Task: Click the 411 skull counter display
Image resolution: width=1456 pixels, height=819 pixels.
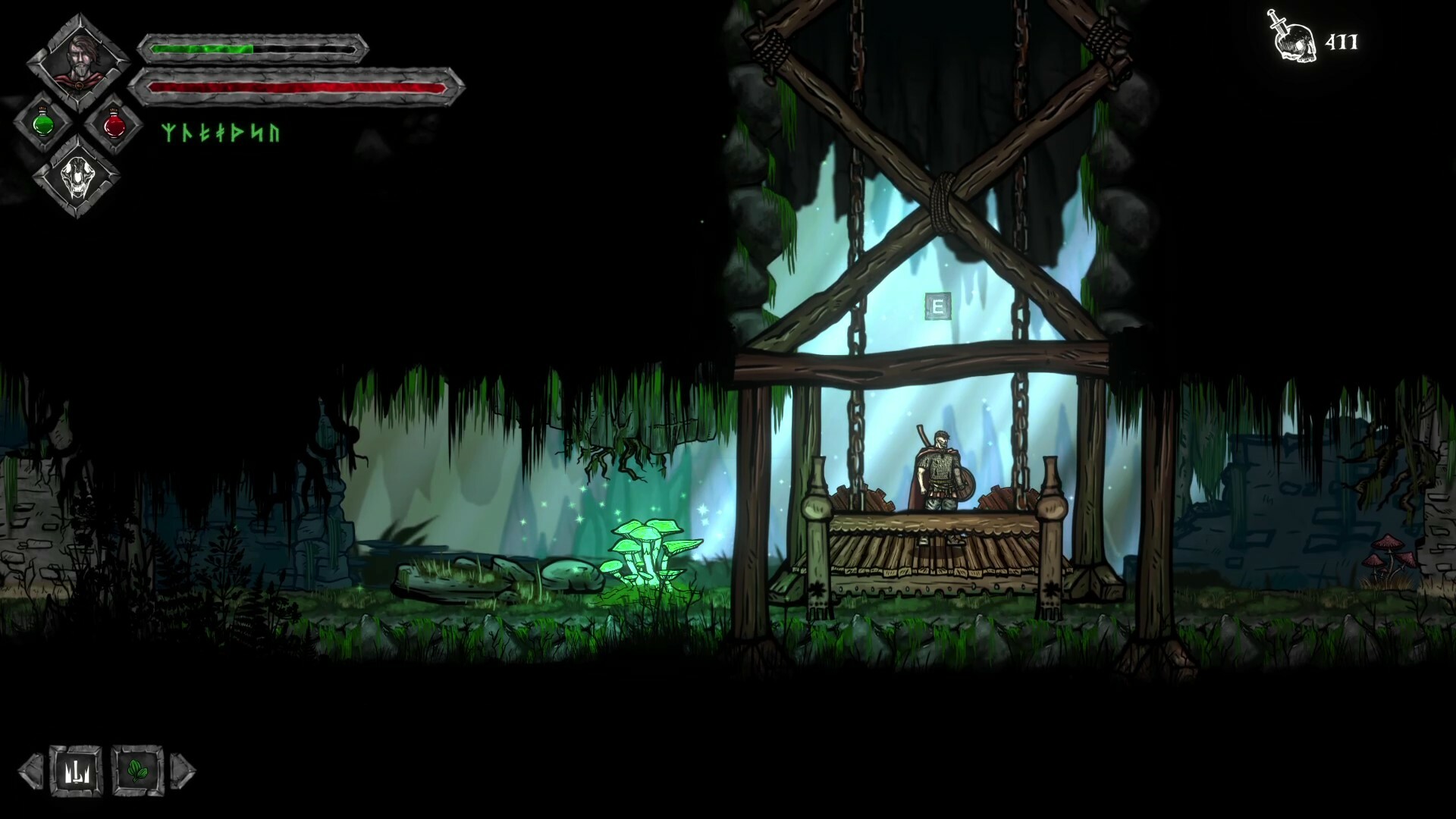Action: [1344, 42]
